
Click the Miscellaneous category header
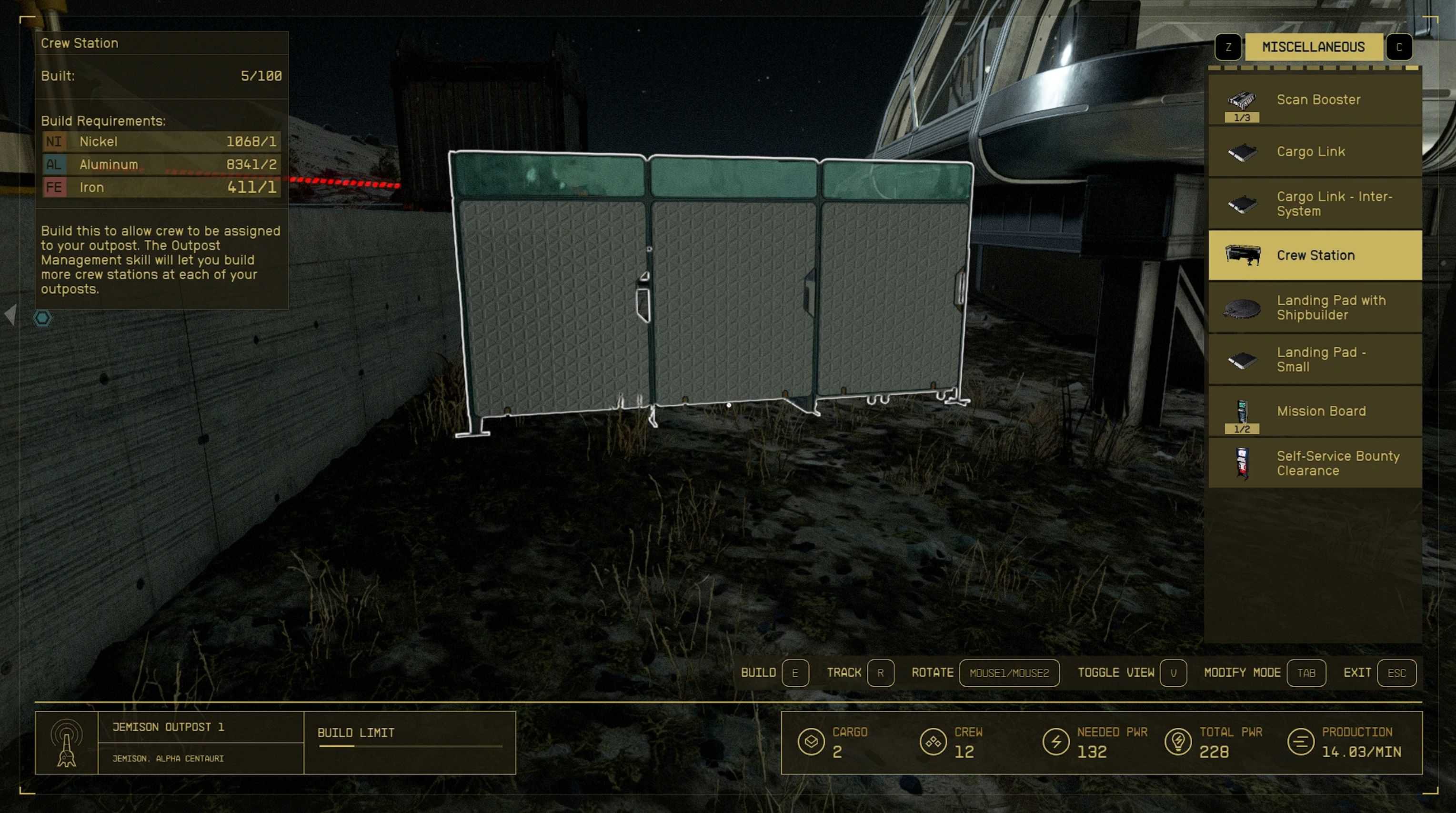[x=1313, y=47]
